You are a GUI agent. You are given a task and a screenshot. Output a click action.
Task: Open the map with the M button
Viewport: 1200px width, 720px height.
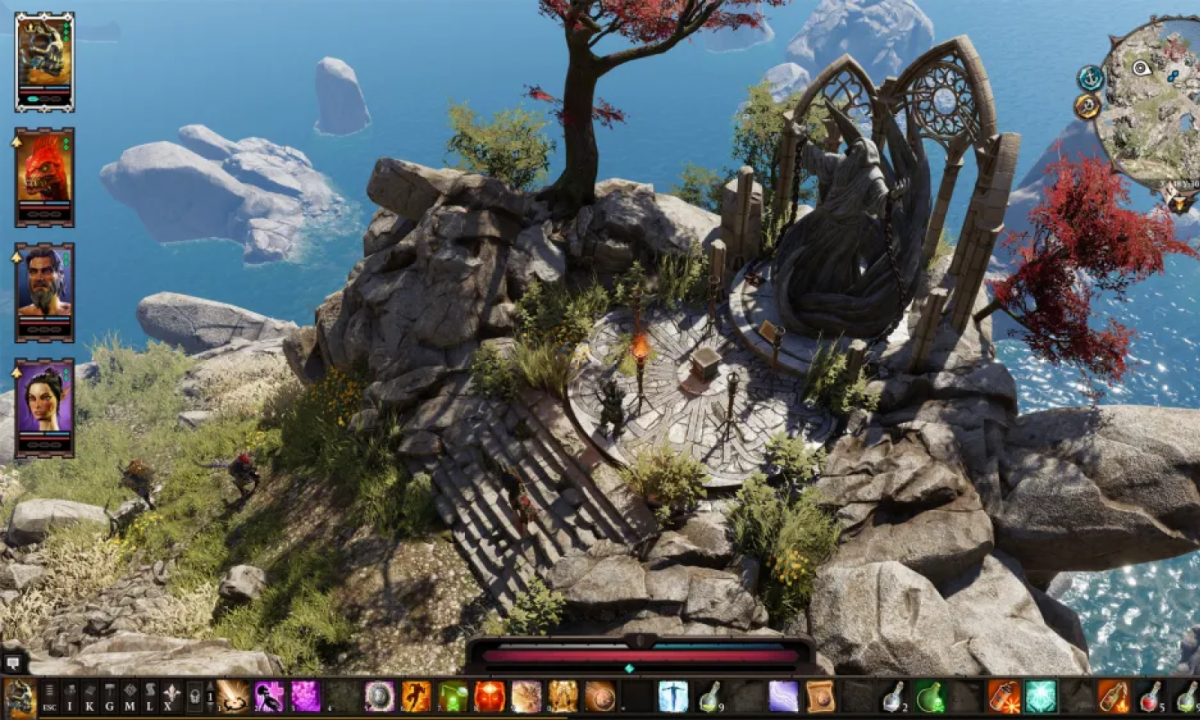coord(130,696)
